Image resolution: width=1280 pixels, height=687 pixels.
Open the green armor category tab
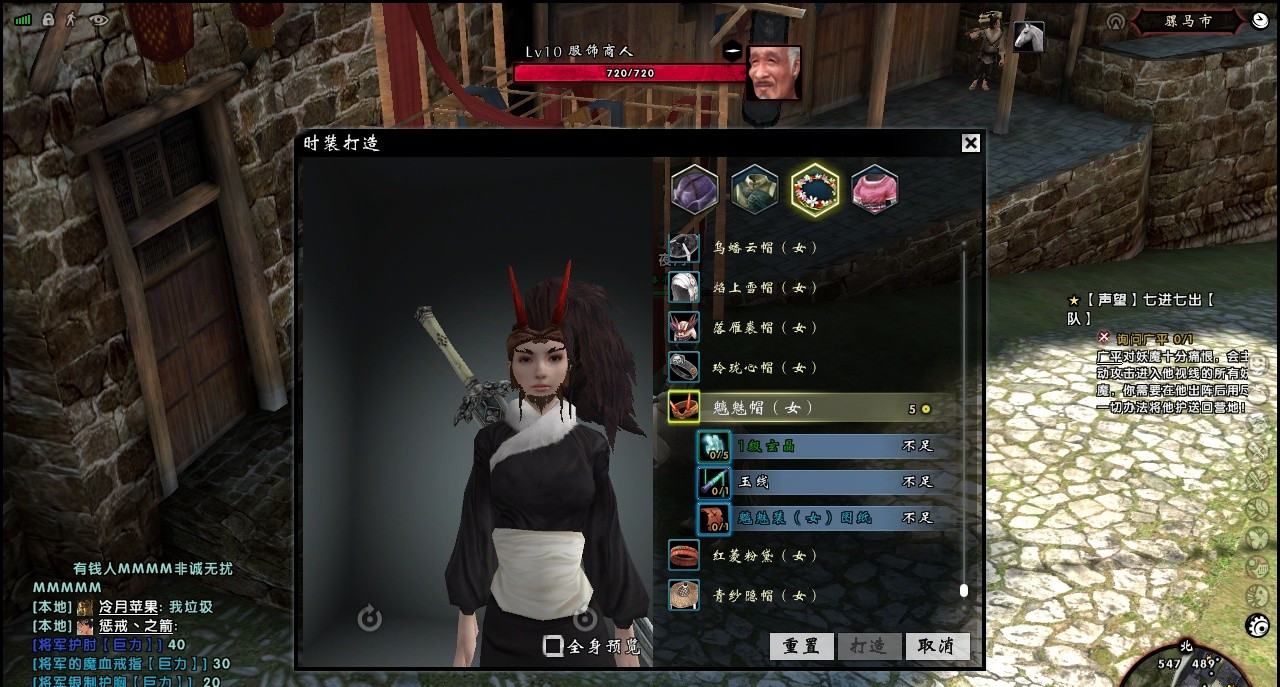[754, 189]
